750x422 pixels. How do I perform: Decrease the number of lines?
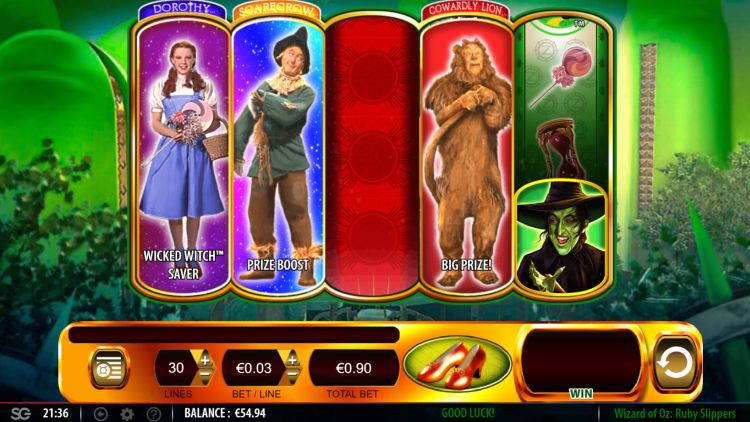pos(206,376)
